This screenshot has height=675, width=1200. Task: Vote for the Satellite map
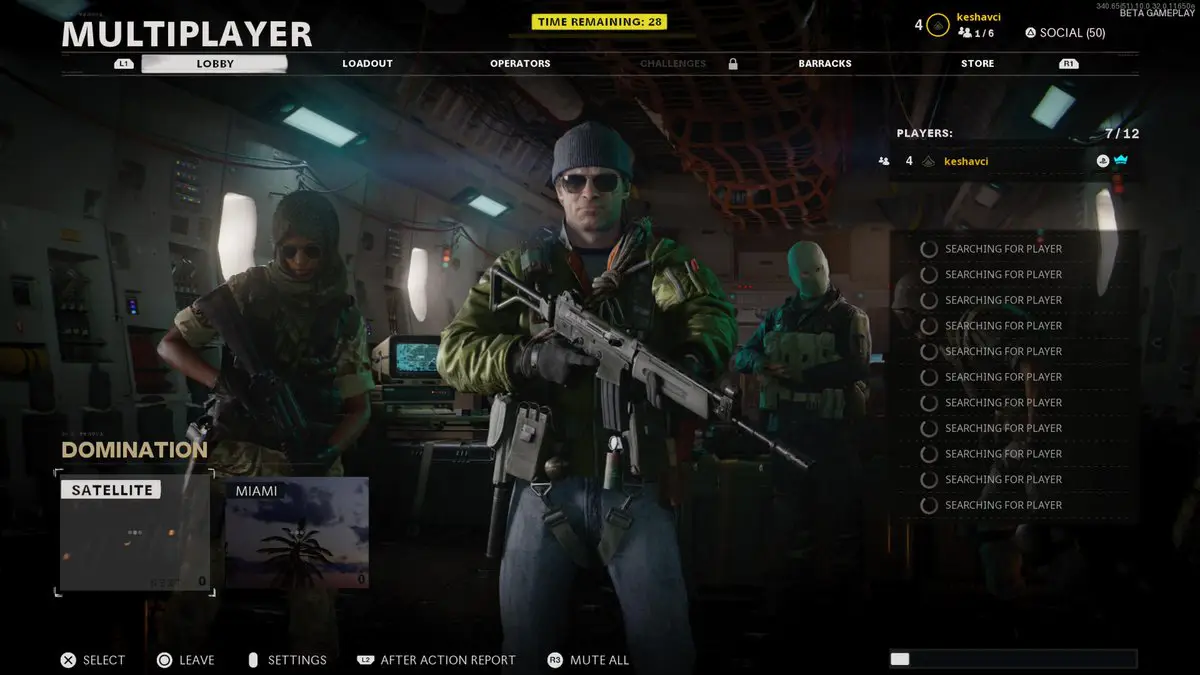click(135, 534)
